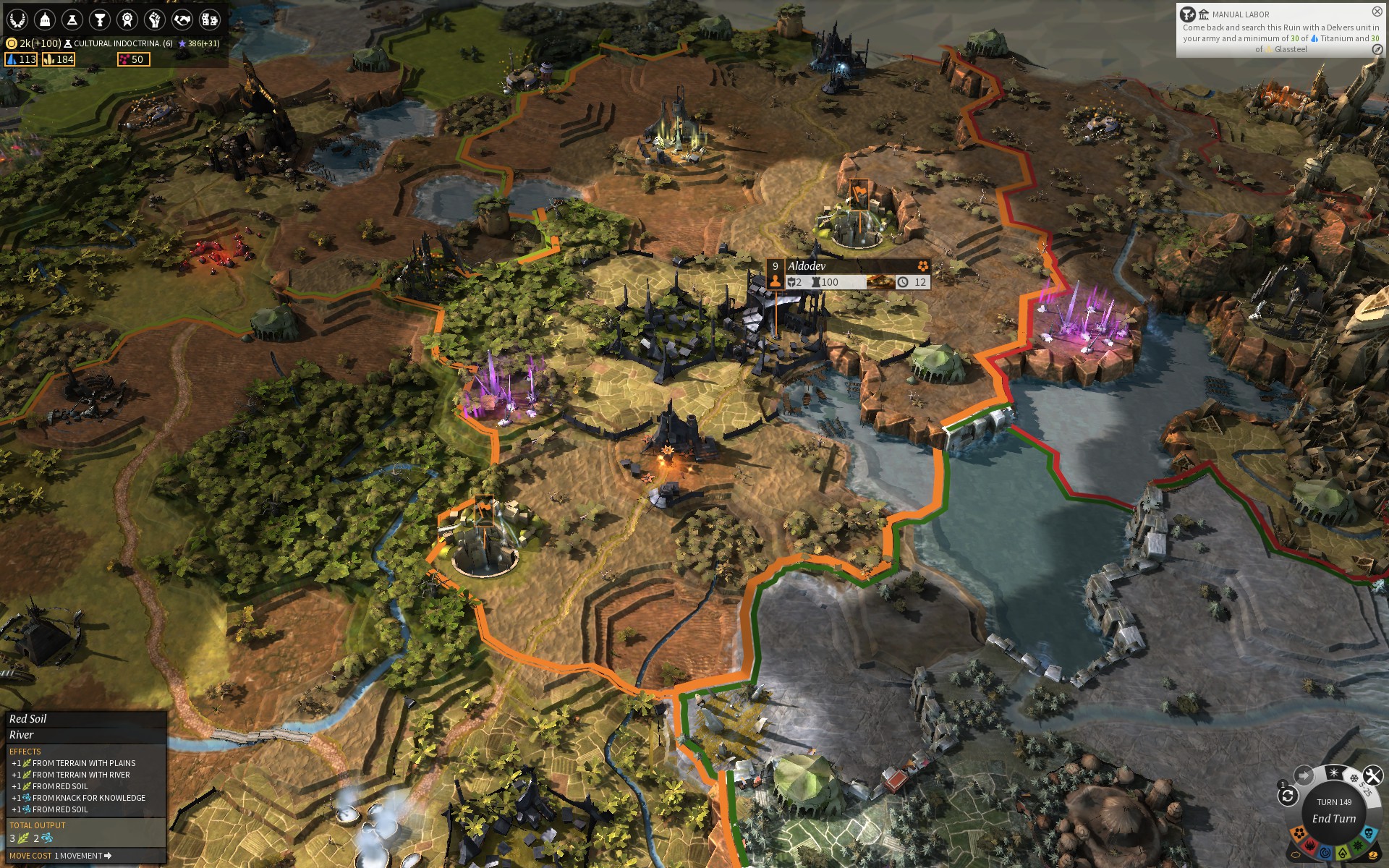Select the cyan skull faction badge

coord(1369,834)
